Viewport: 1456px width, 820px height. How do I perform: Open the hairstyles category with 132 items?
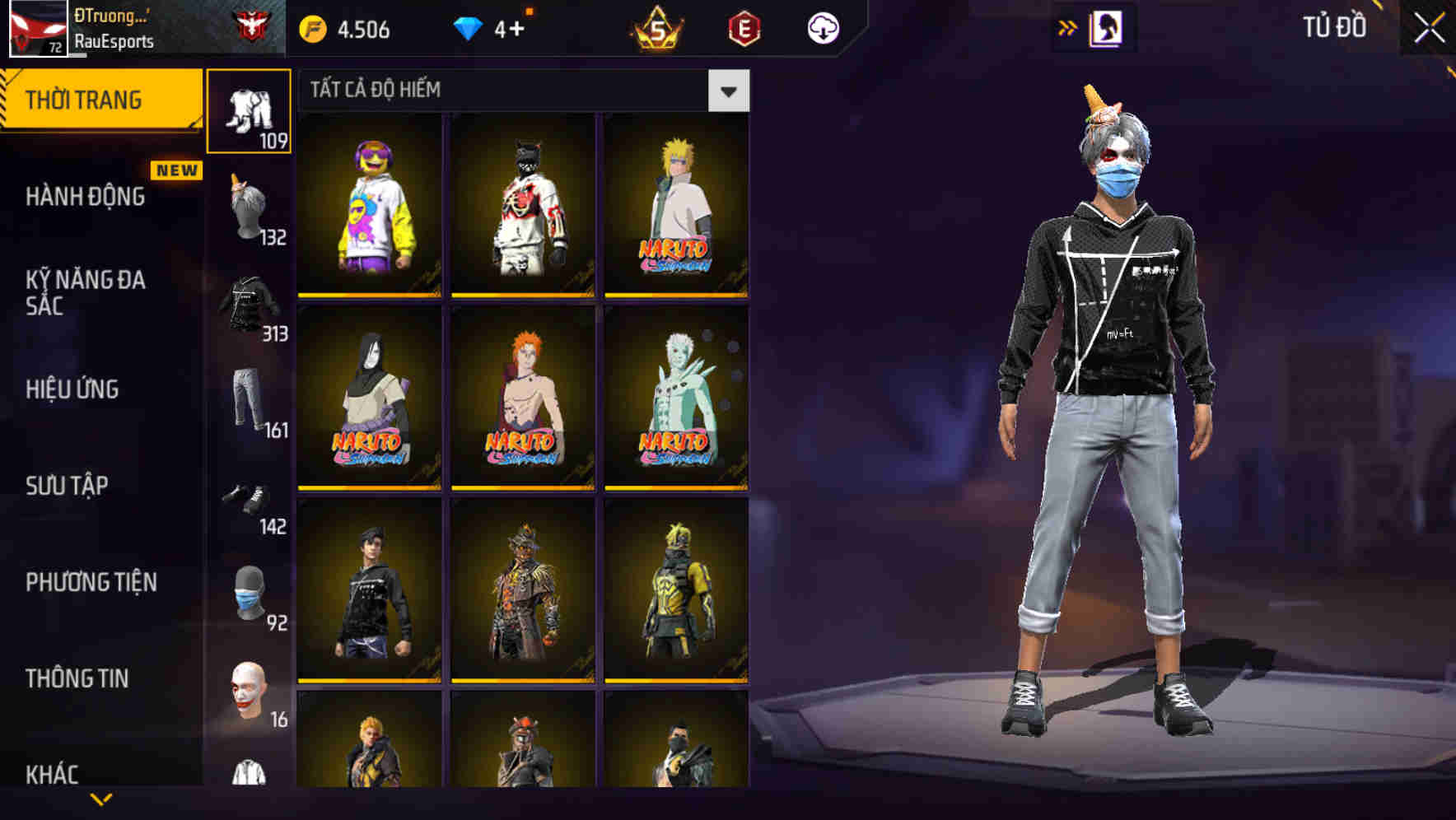tap(249, 198)
